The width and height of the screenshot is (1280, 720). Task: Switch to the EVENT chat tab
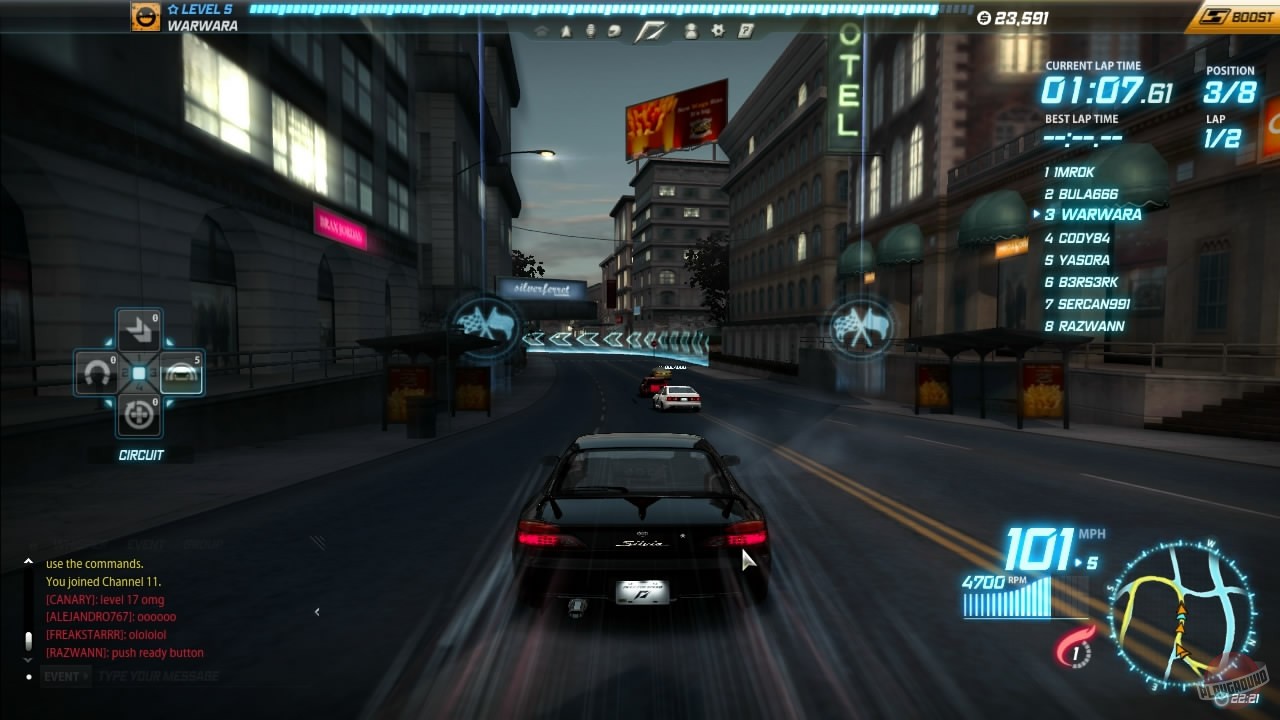pos(145,544)
